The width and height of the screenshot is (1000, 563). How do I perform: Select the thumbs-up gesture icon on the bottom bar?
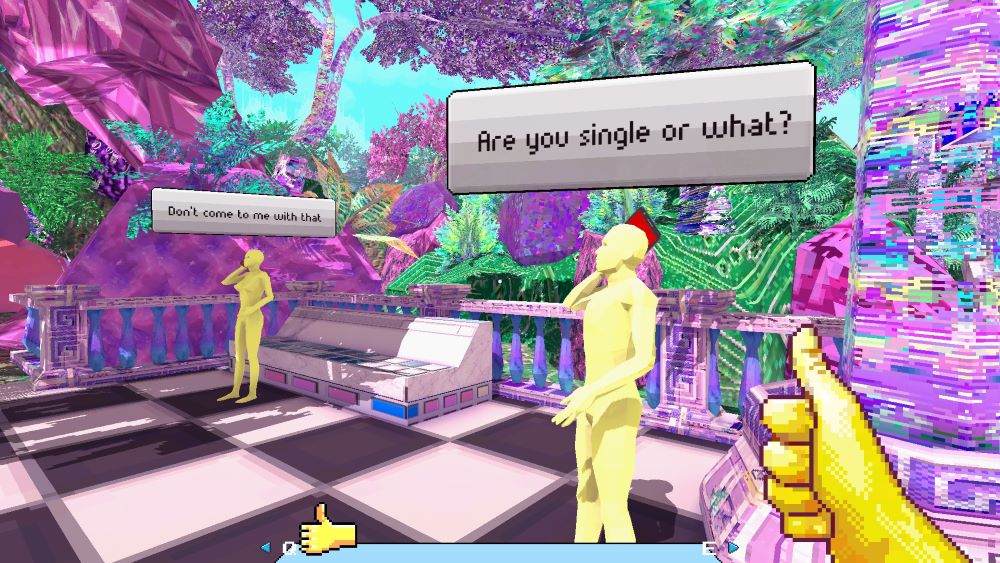329,530
